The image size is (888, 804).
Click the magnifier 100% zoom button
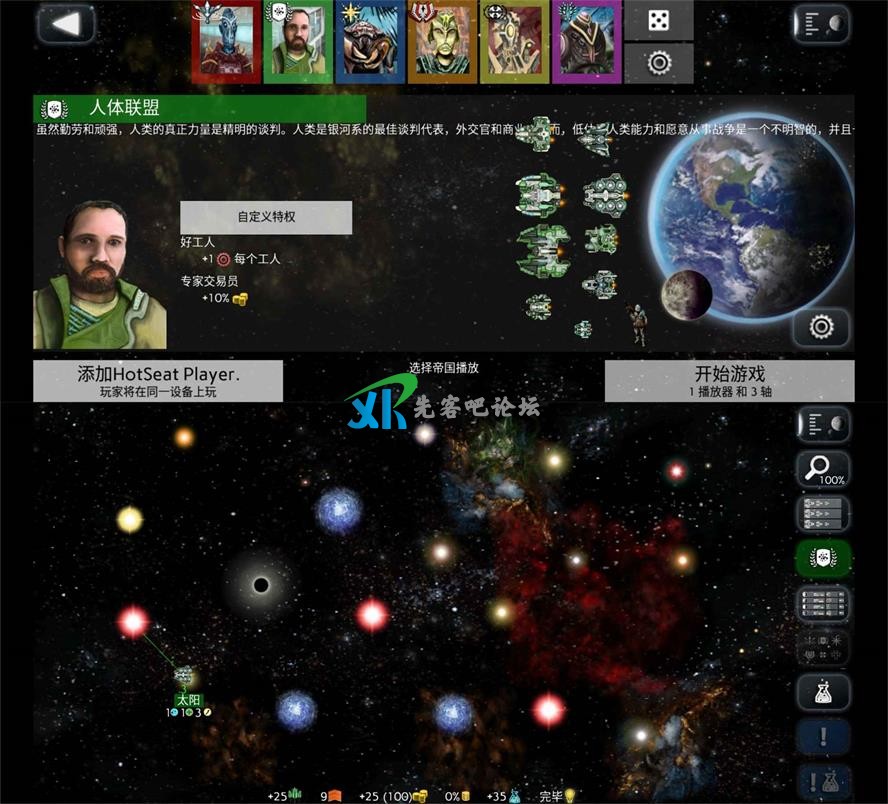point(823,469)
